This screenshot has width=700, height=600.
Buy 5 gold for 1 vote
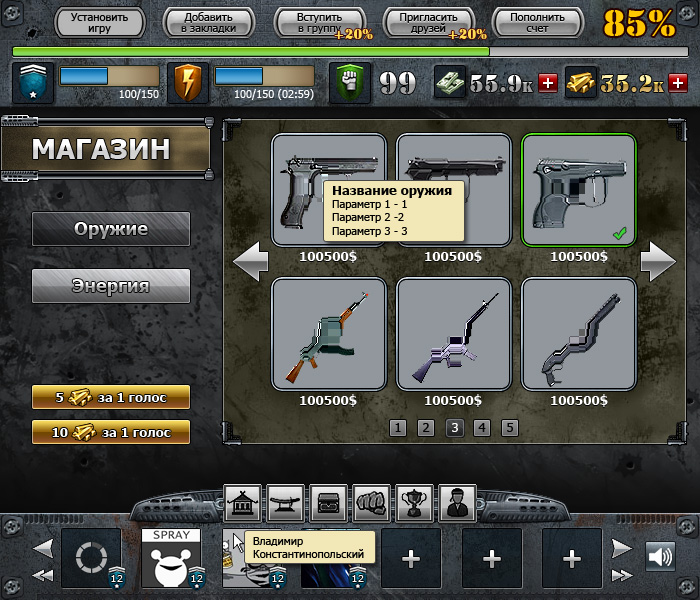(x=111, y=397)
